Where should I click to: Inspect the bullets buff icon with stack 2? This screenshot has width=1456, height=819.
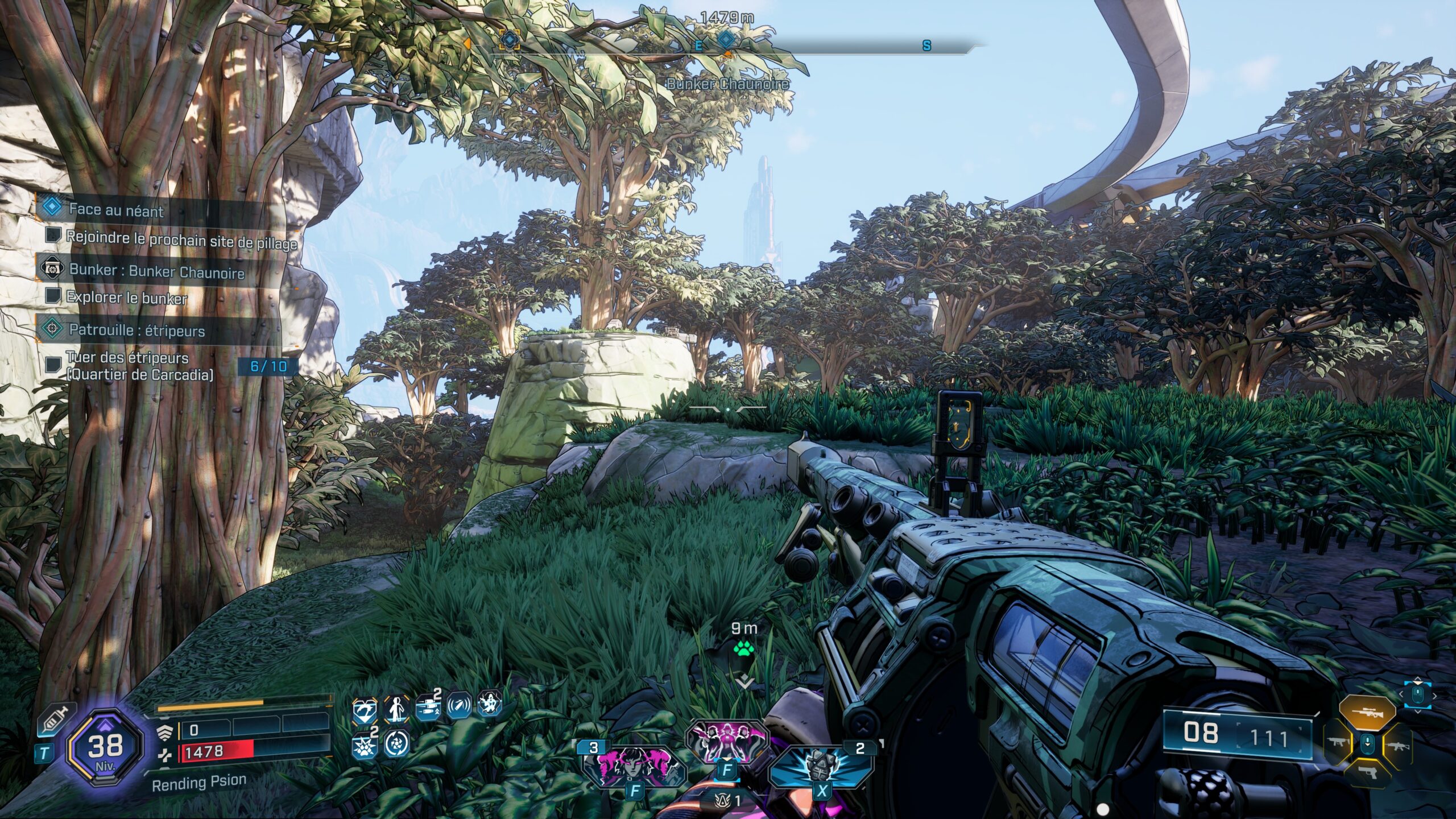point(428,708)
